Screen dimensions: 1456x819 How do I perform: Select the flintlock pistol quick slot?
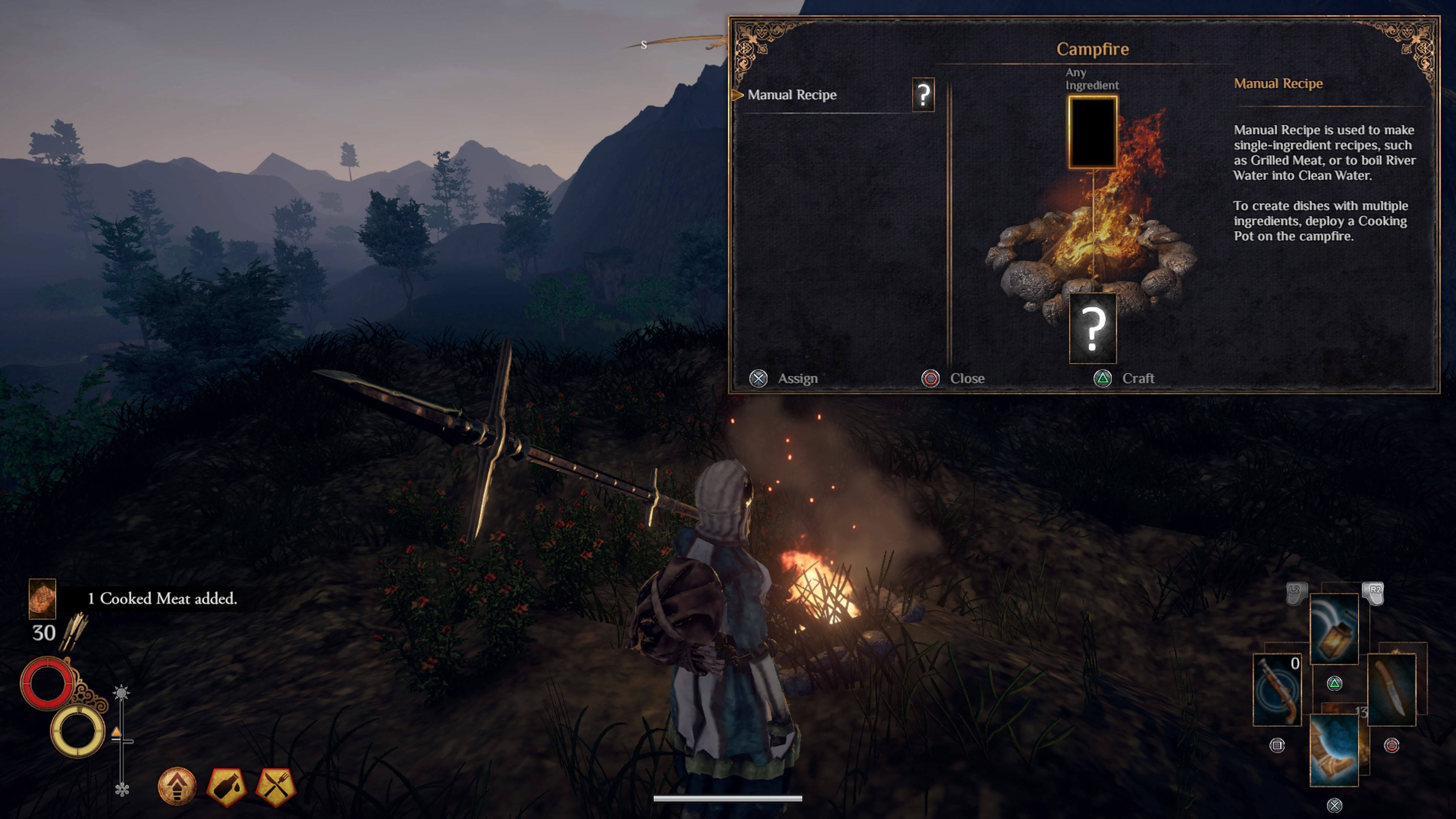point(1277,690)
